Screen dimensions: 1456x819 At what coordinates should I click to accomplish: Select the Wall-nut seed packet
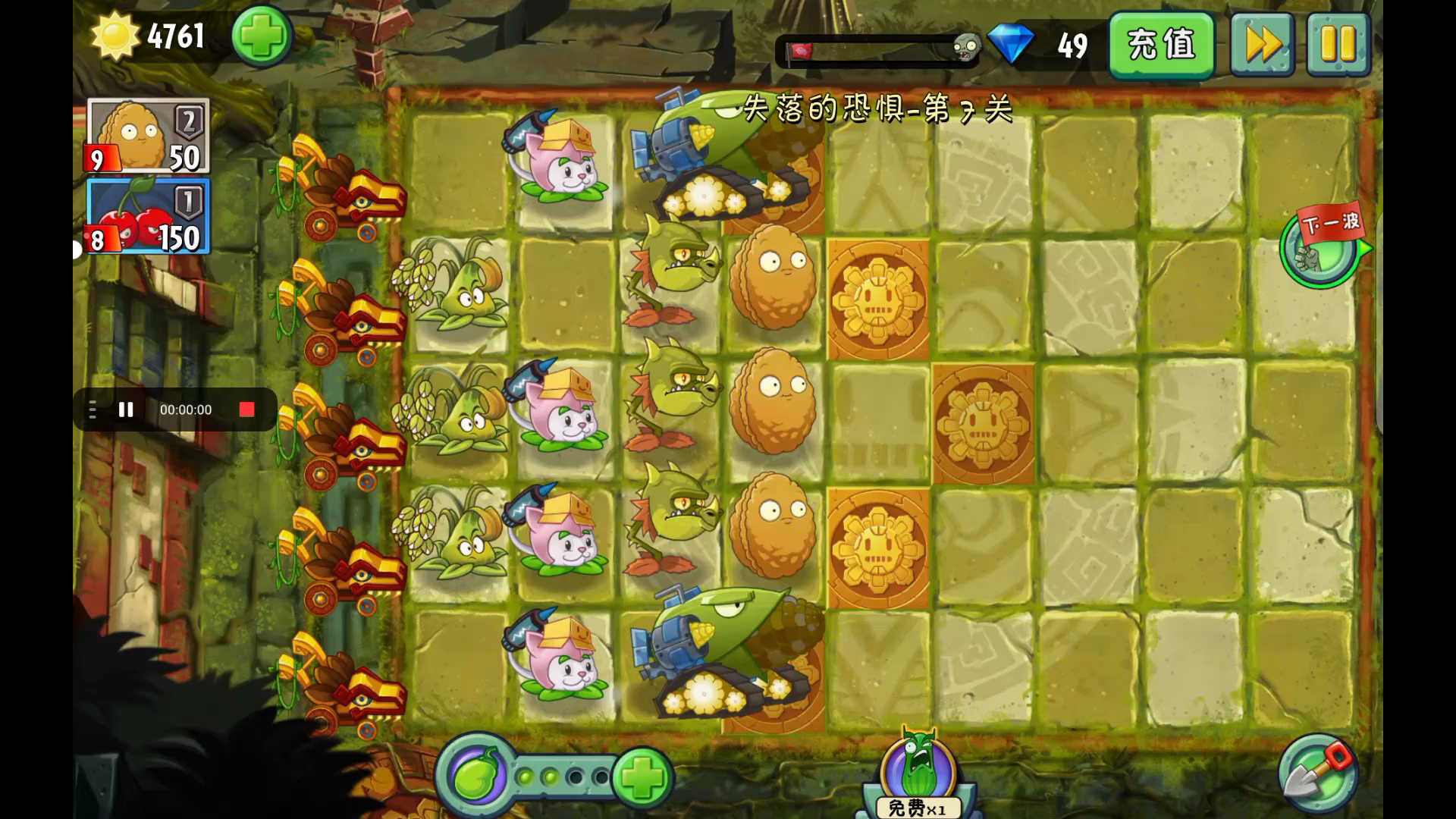148,136
